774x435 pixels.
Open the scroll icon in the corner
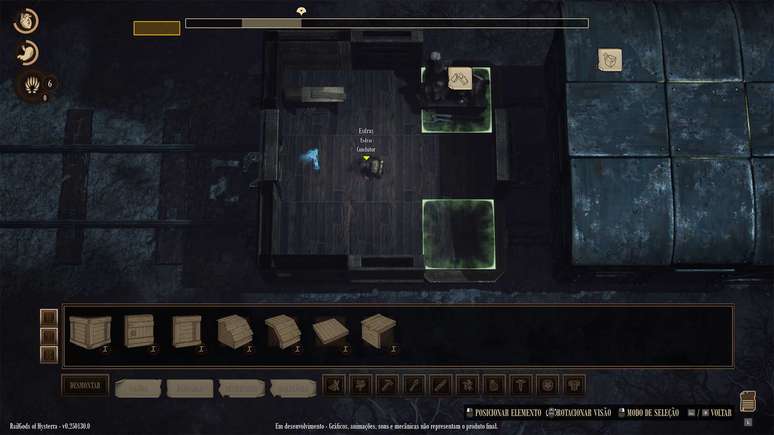coord(748,401)
